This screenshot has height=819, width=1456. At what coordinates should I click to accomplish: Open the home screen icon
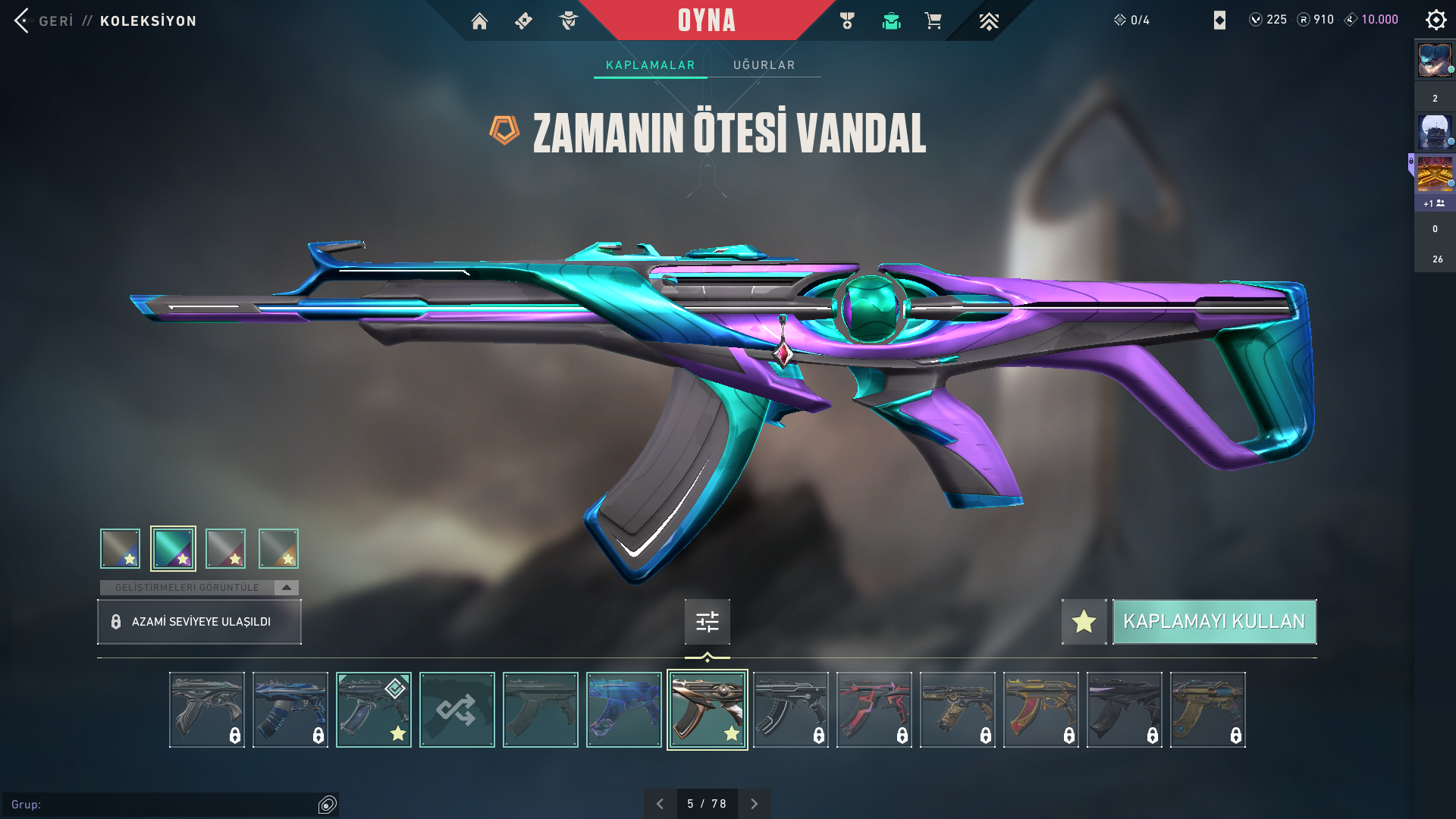coord(479,21)
